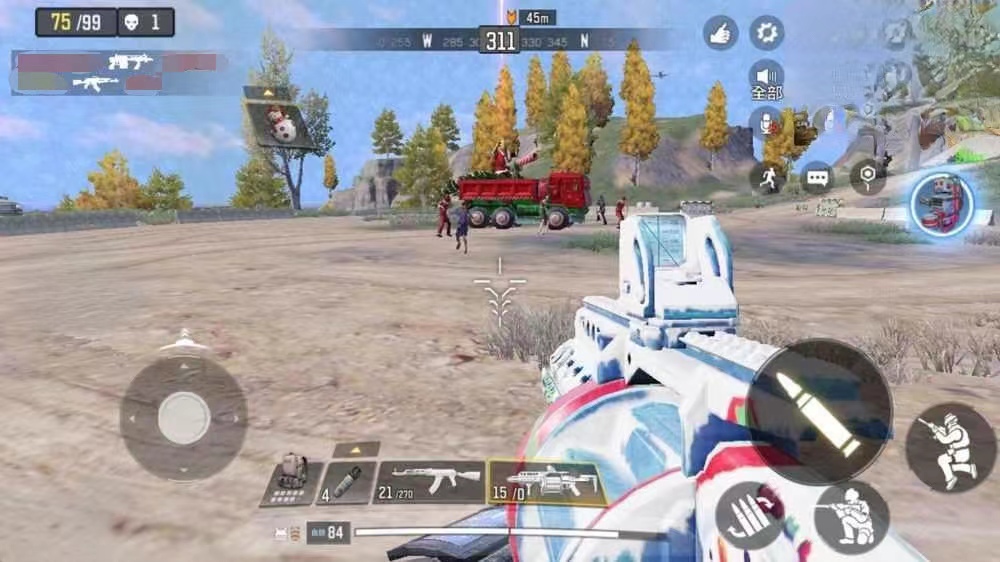This screenshot has height=562, width=1000.
Task: Tap the snowman item card
Action: (277, 120)
